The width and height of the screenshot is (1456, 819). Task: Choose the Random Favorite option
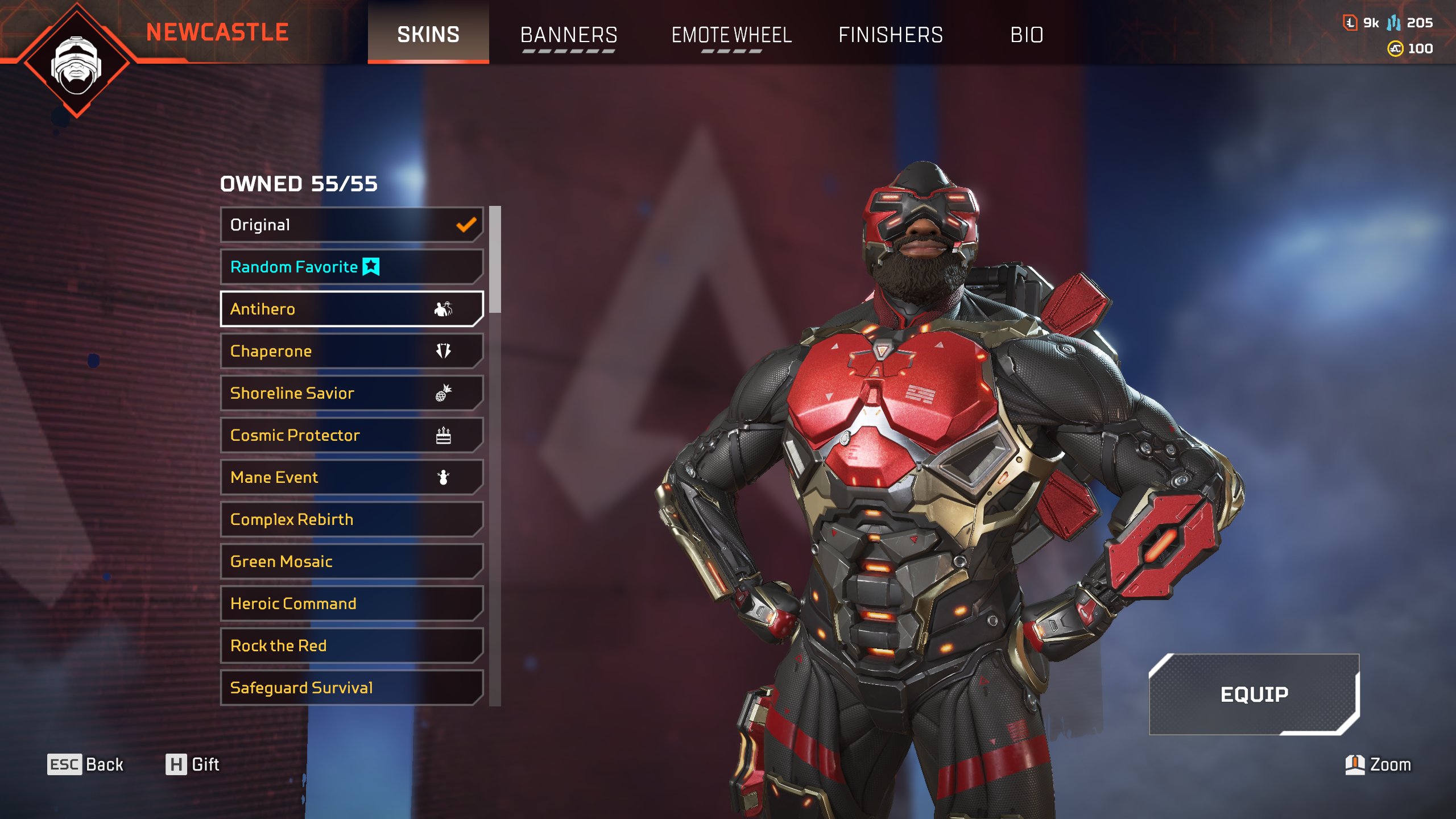click(351, 267)
